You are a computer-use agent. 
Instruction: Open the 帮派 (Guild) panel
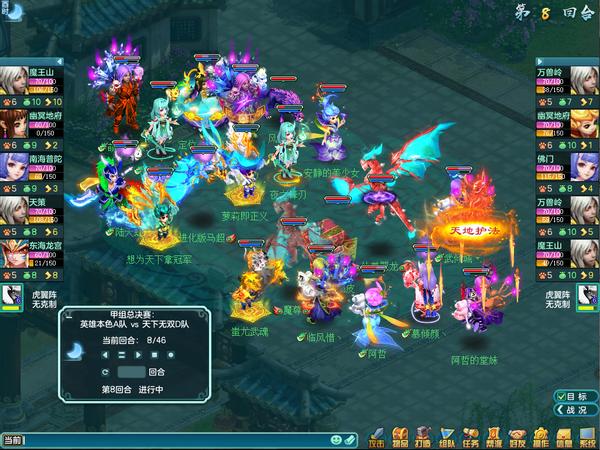tap(493, 438)
